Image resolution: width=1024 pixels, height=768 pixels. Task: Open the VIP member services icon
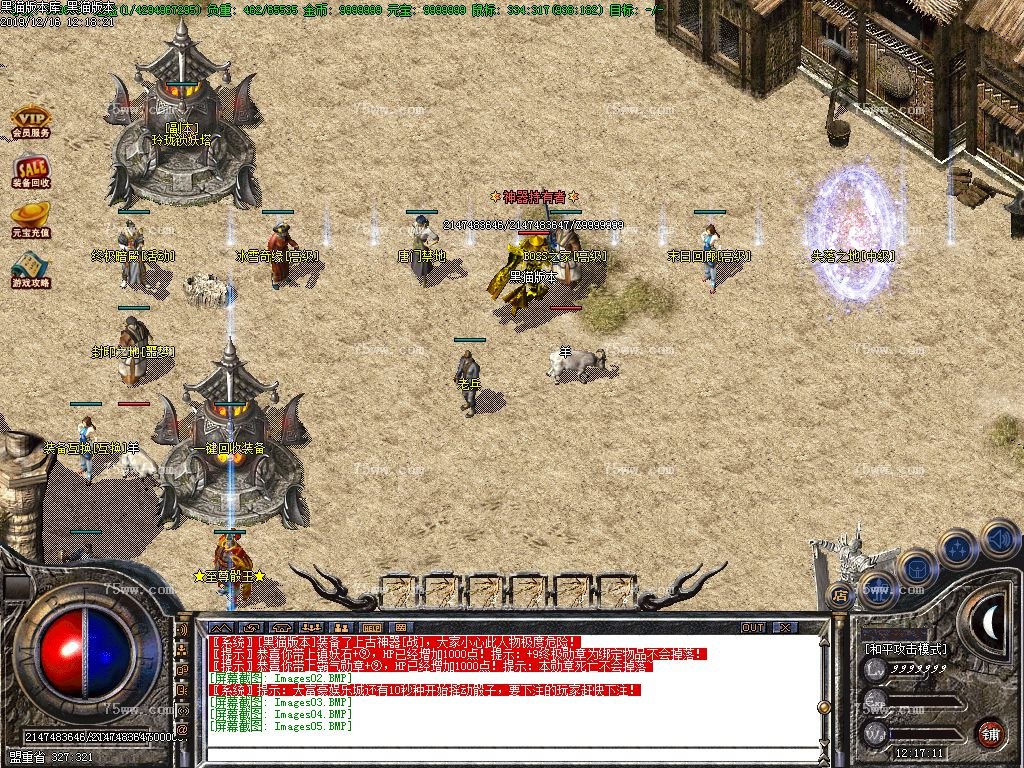tap(31, 122)
